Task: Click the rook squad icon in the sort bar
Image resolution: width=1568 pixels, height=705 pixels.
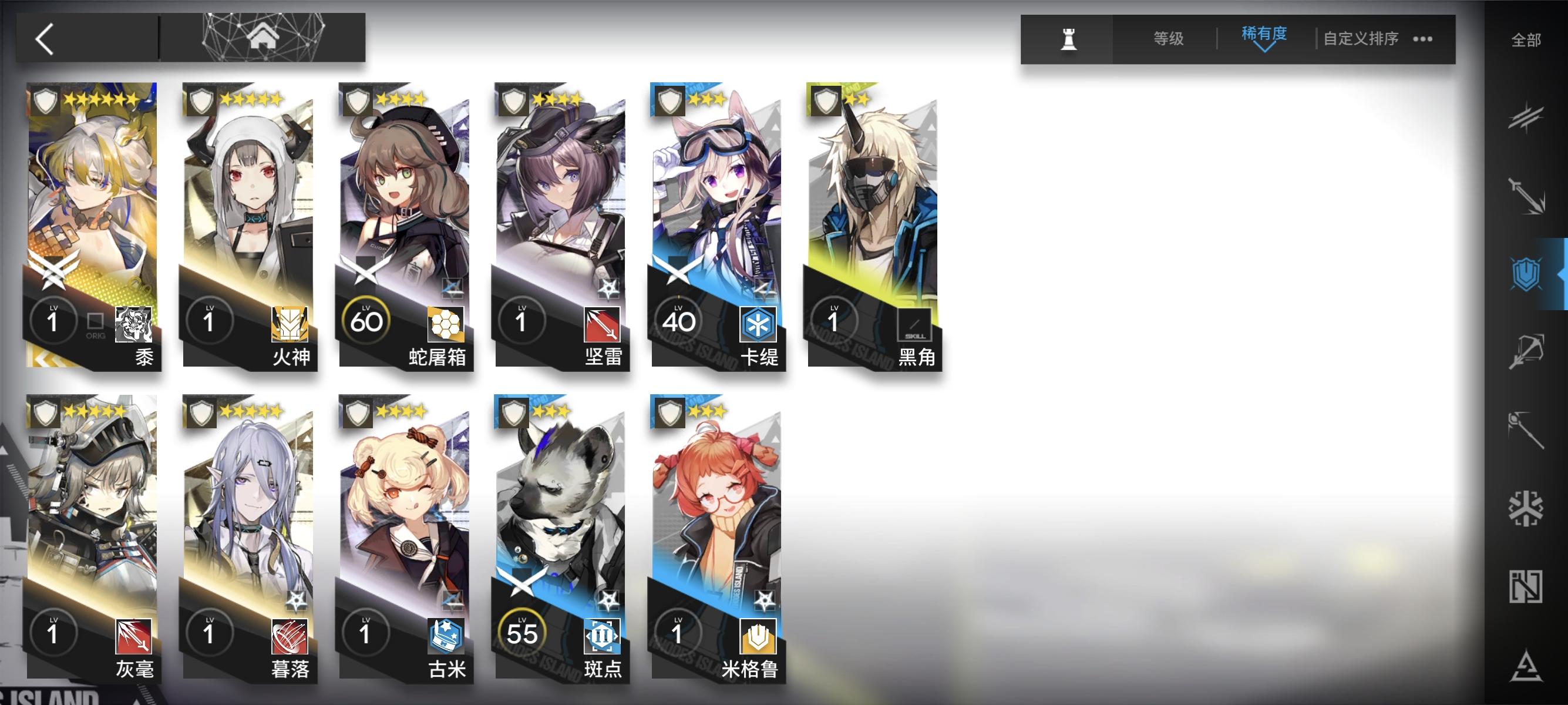Action: (1069, 38)
